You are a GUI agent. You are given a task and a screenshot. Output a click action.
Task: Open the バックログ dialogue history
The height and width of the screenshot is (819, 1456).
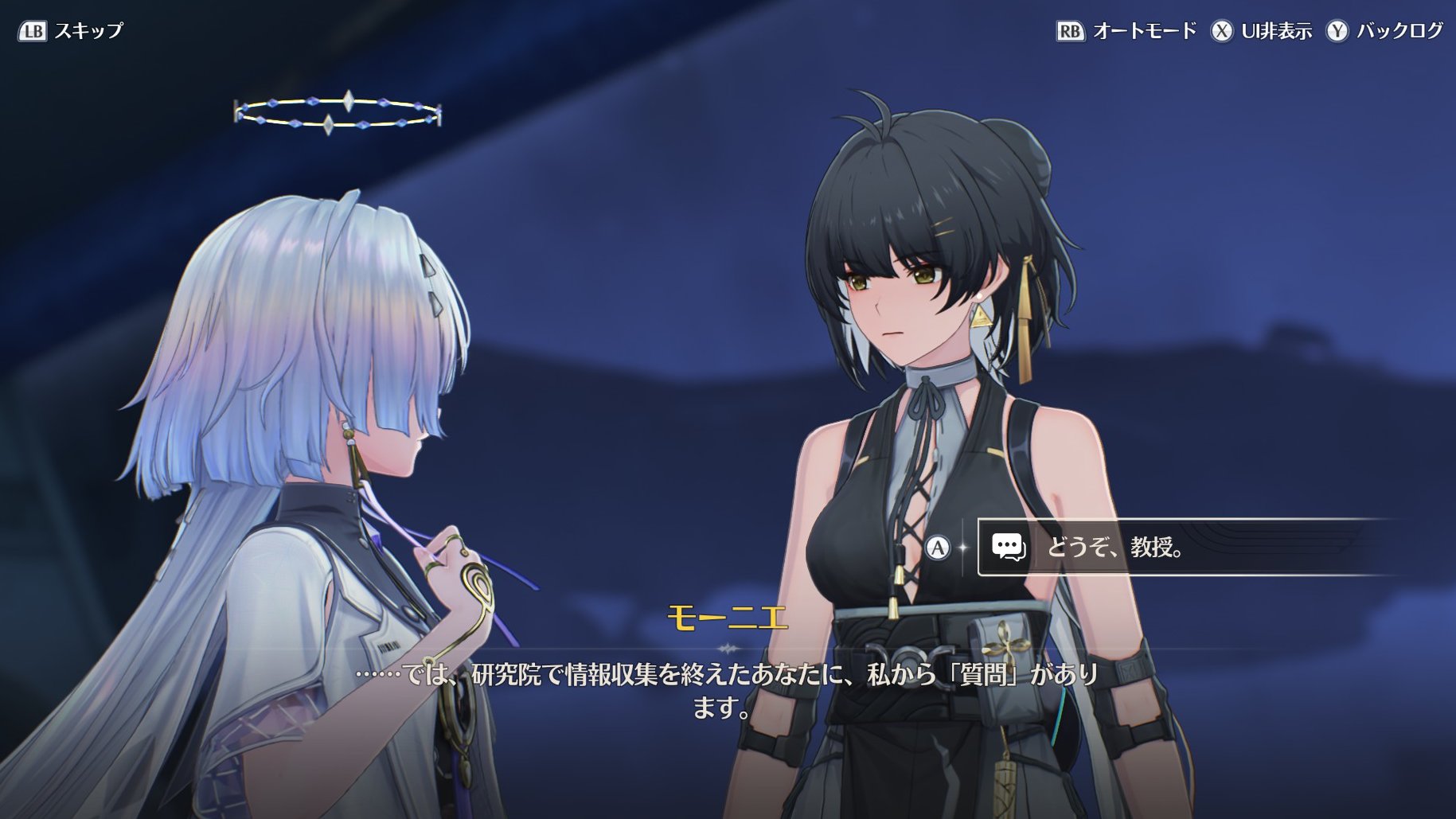1384,31
